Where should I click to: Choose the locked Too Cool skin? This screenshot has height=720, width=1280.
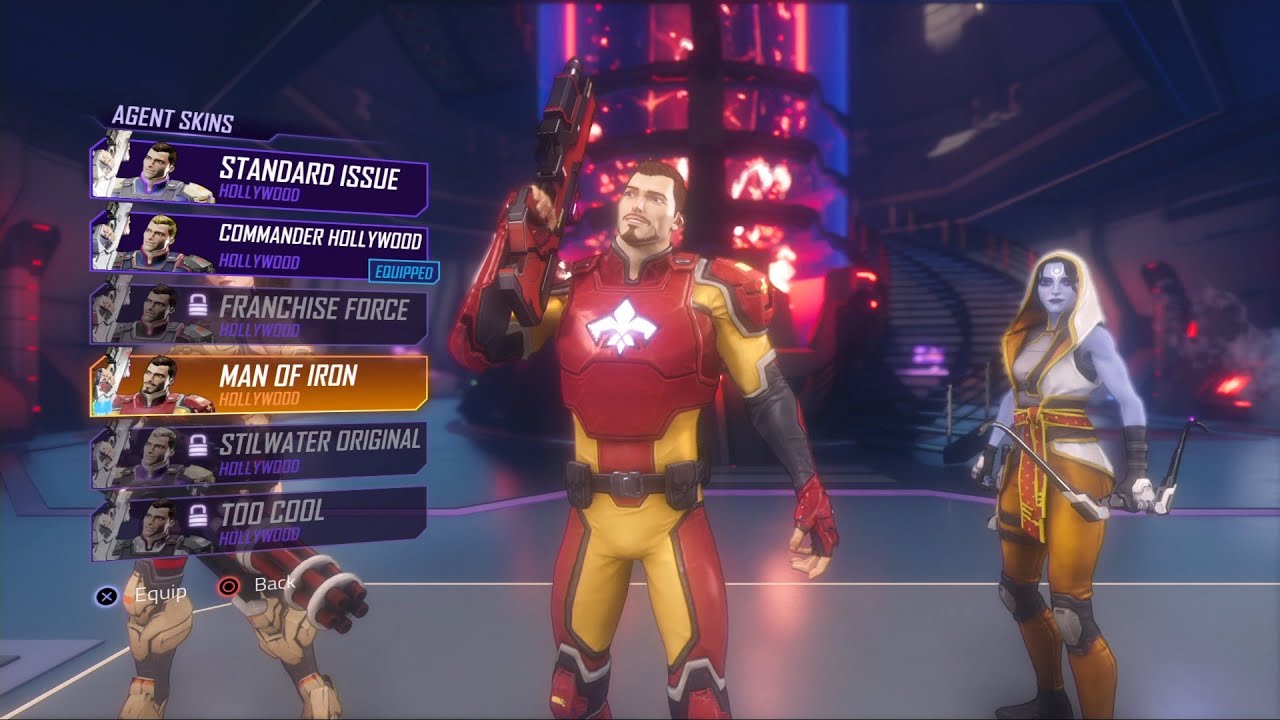pyautogui.click(x=260, y=518)
